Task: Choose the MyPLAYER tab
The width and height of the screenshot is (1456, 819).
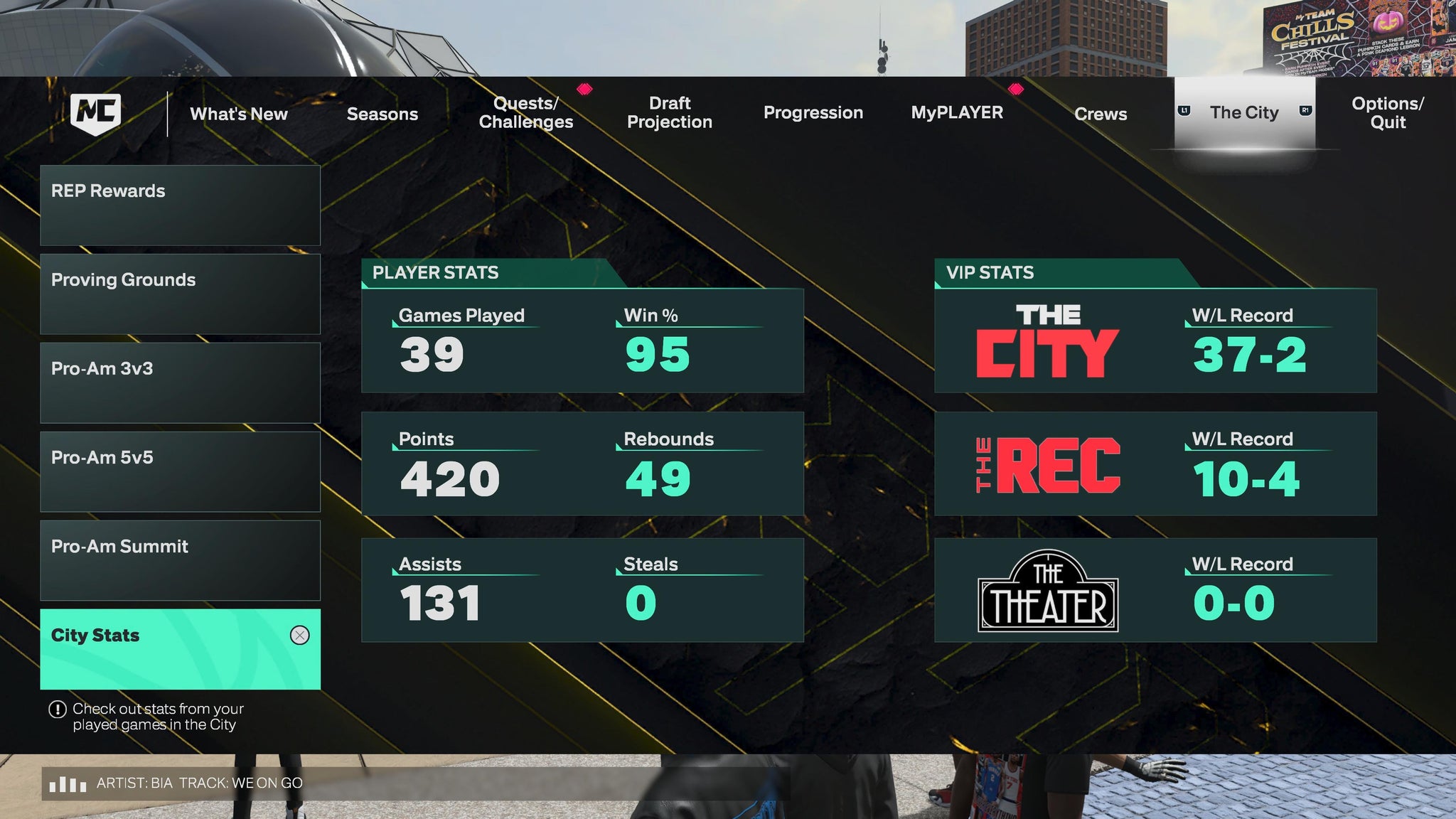Action: tap(957, 113)
